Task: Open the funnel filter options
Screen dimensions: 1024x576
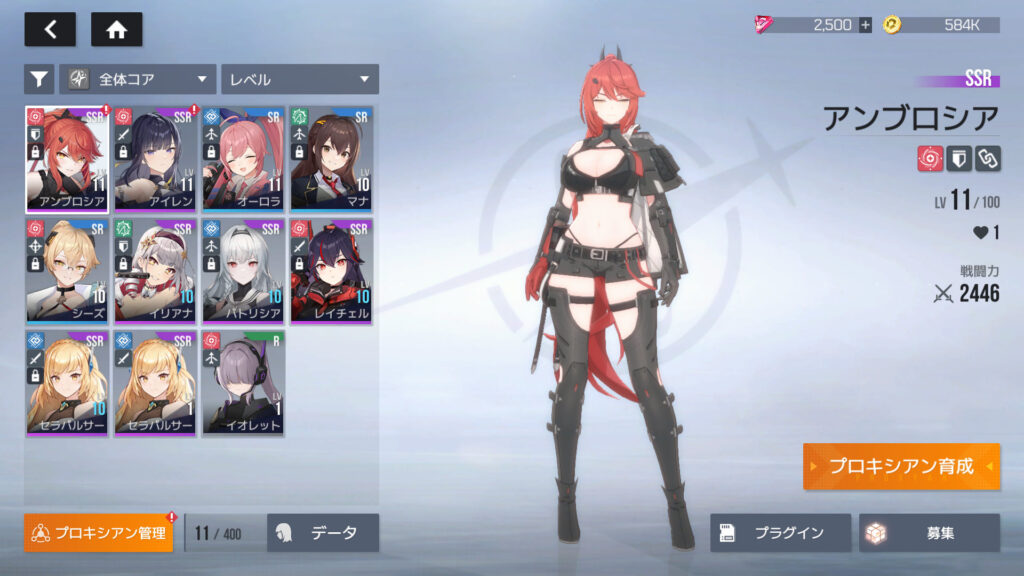Action: point(39,79)
